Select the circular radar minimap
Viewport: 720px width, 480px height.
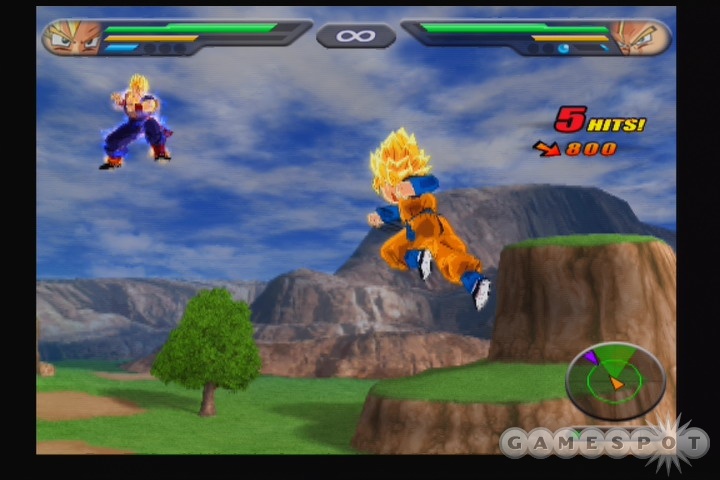click(x=614, y=378)
